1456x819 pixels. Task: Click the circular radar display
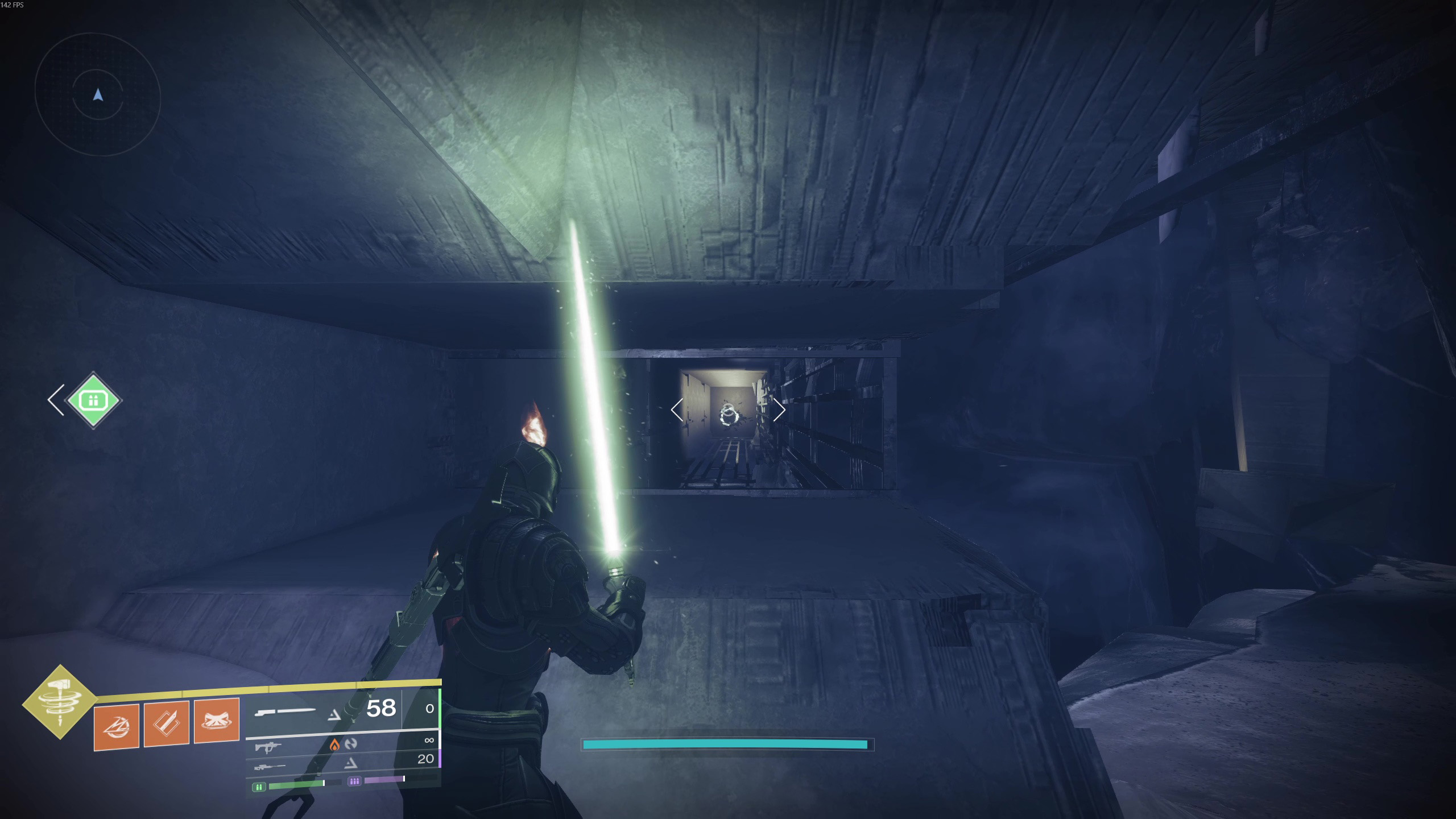tap(98, 95)
